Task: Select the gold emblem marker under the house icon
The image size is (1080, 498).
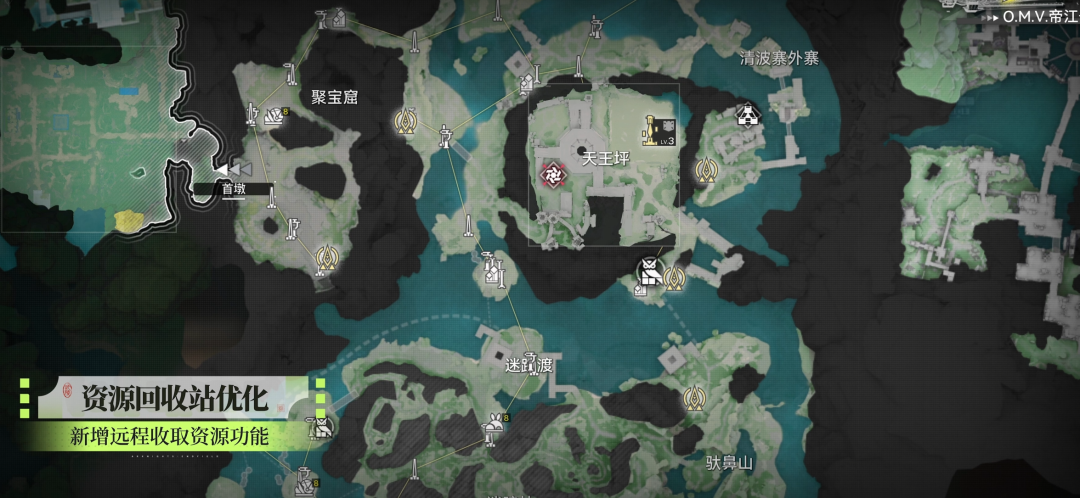Action: click(706, 170)
